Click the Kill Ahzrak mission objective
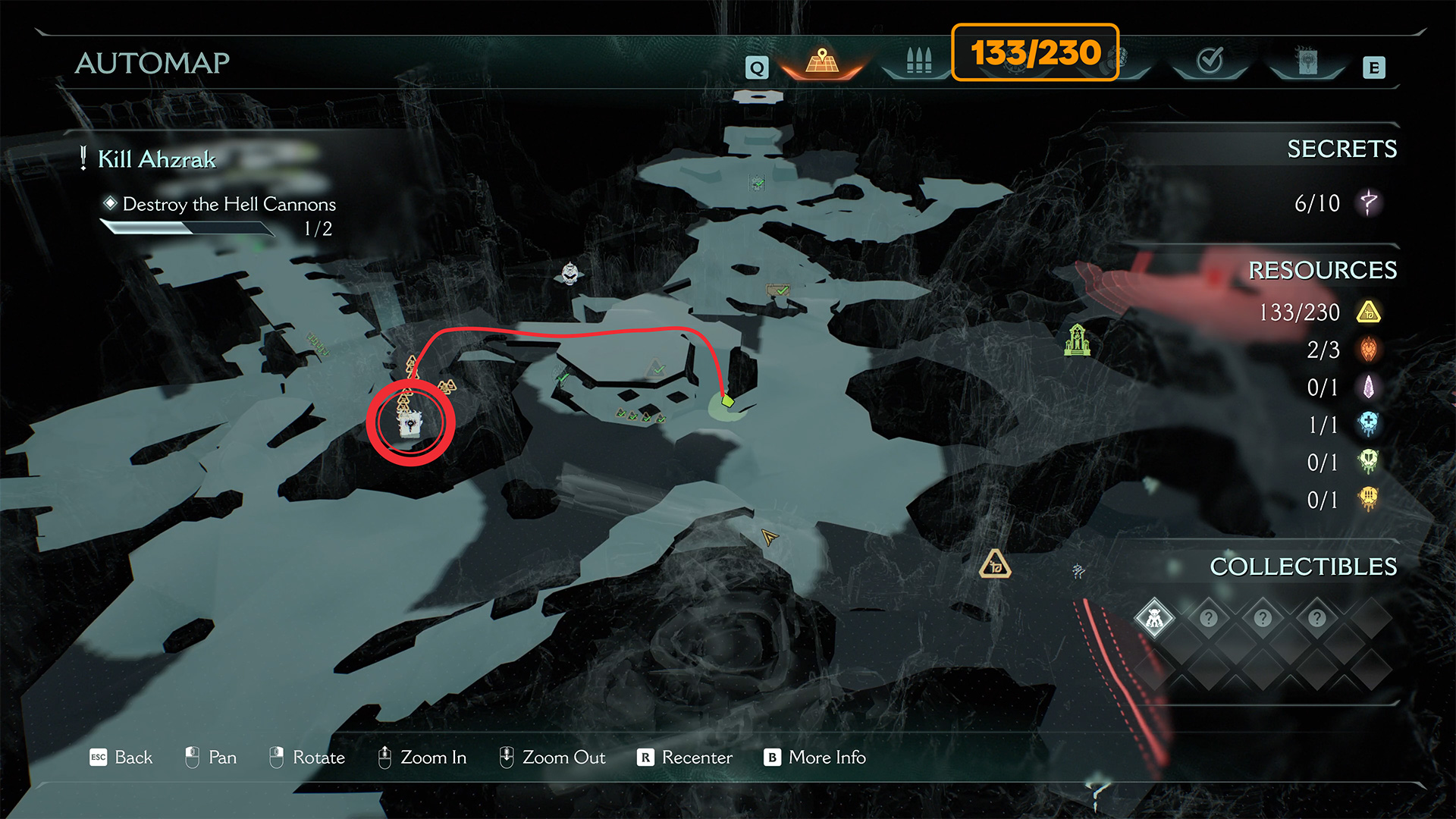Viewport: 1456px width, 819px height. coord(157,159)
